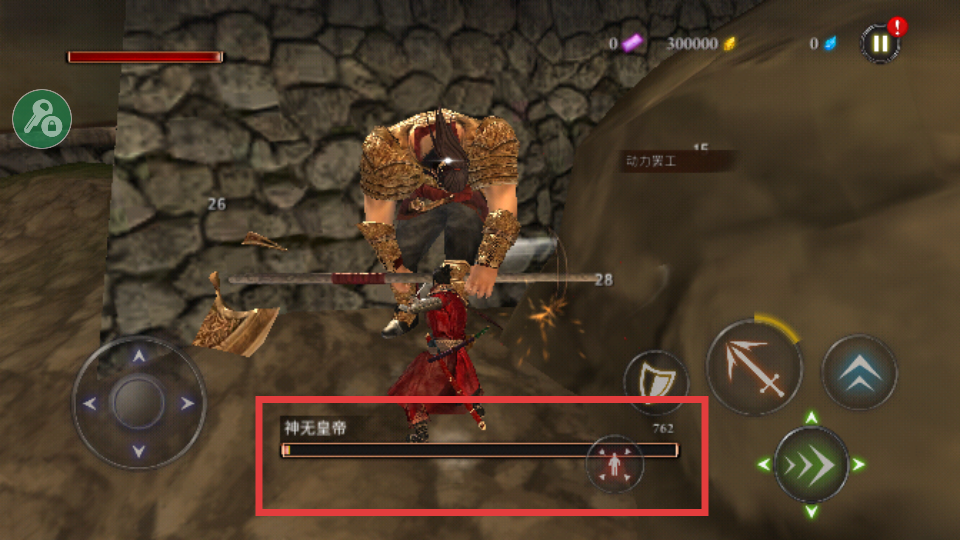Tap the blue double-chevron jump button
Image resolution: width=960 pixels, height=540 pixels.
[859, 372]
